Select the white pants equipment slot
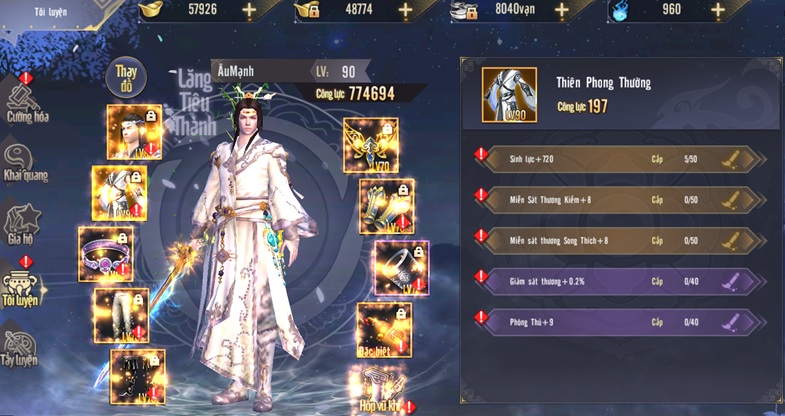This screenshot has width=785, height=416. 121,315
